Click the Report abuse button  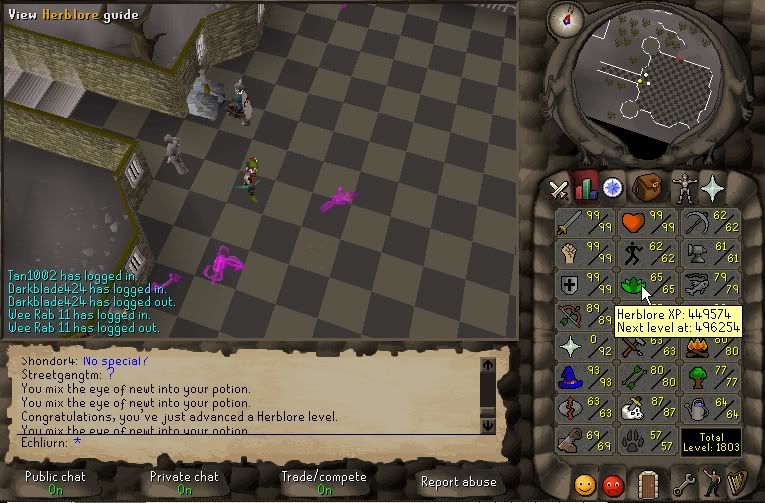pyautogui.click(x=459, y=481)
